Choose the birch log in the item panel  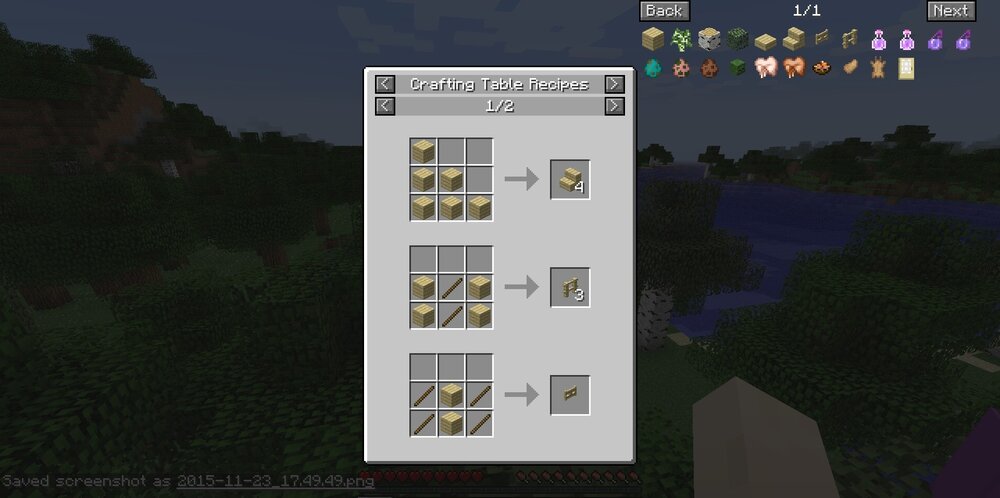pyautogui.click(x=709, y=40)
